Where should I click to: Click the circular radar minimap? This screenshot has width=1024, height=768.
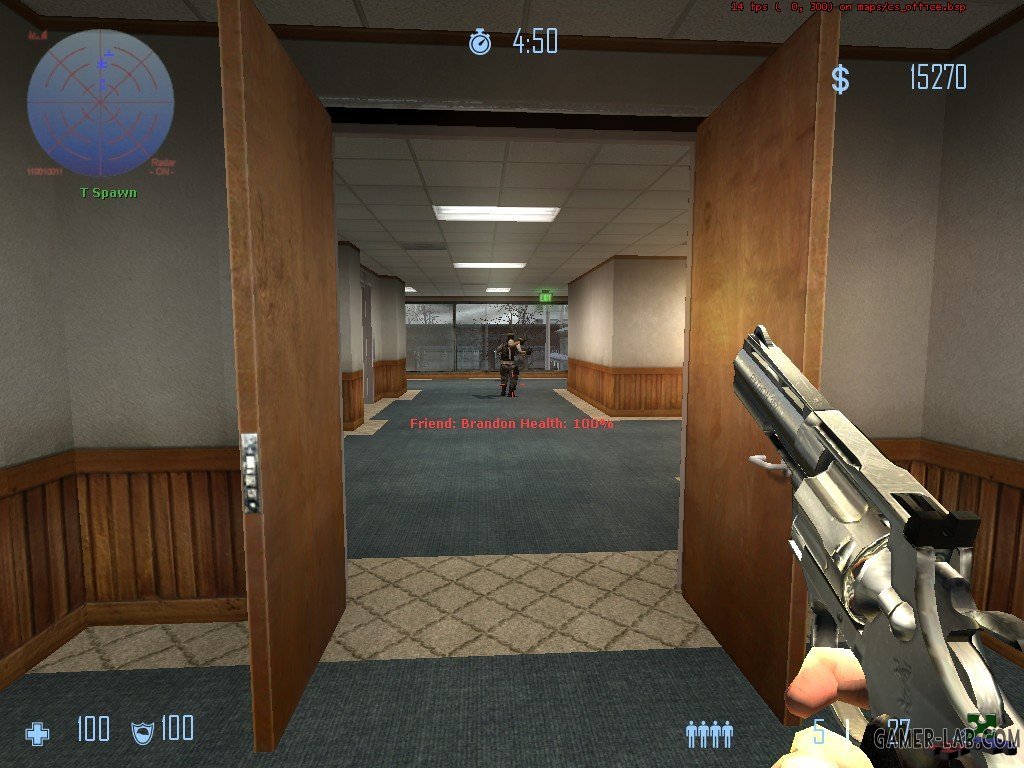click(100, 102)
